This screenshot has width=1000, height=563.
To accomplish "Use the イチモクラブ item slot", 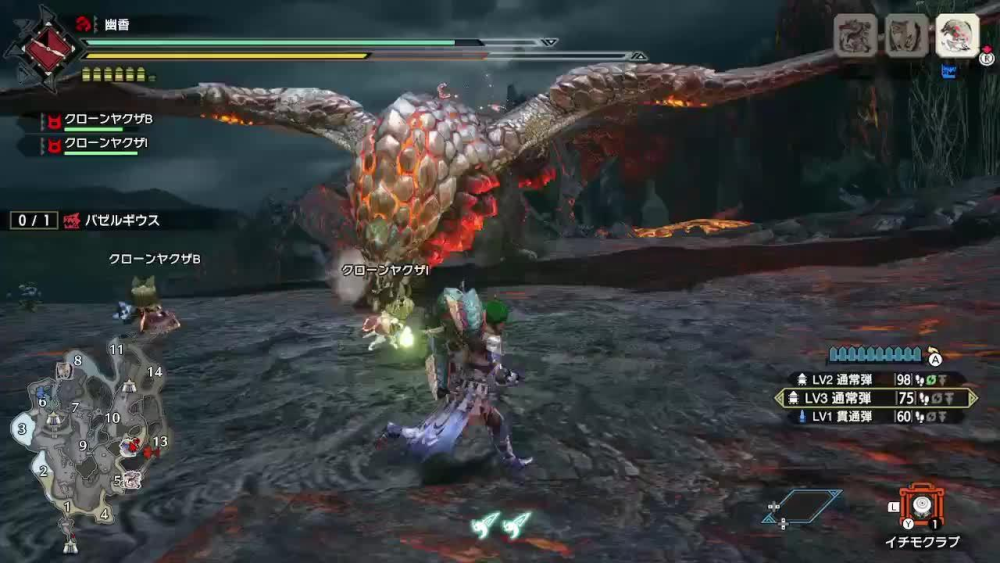I will 921,507.
